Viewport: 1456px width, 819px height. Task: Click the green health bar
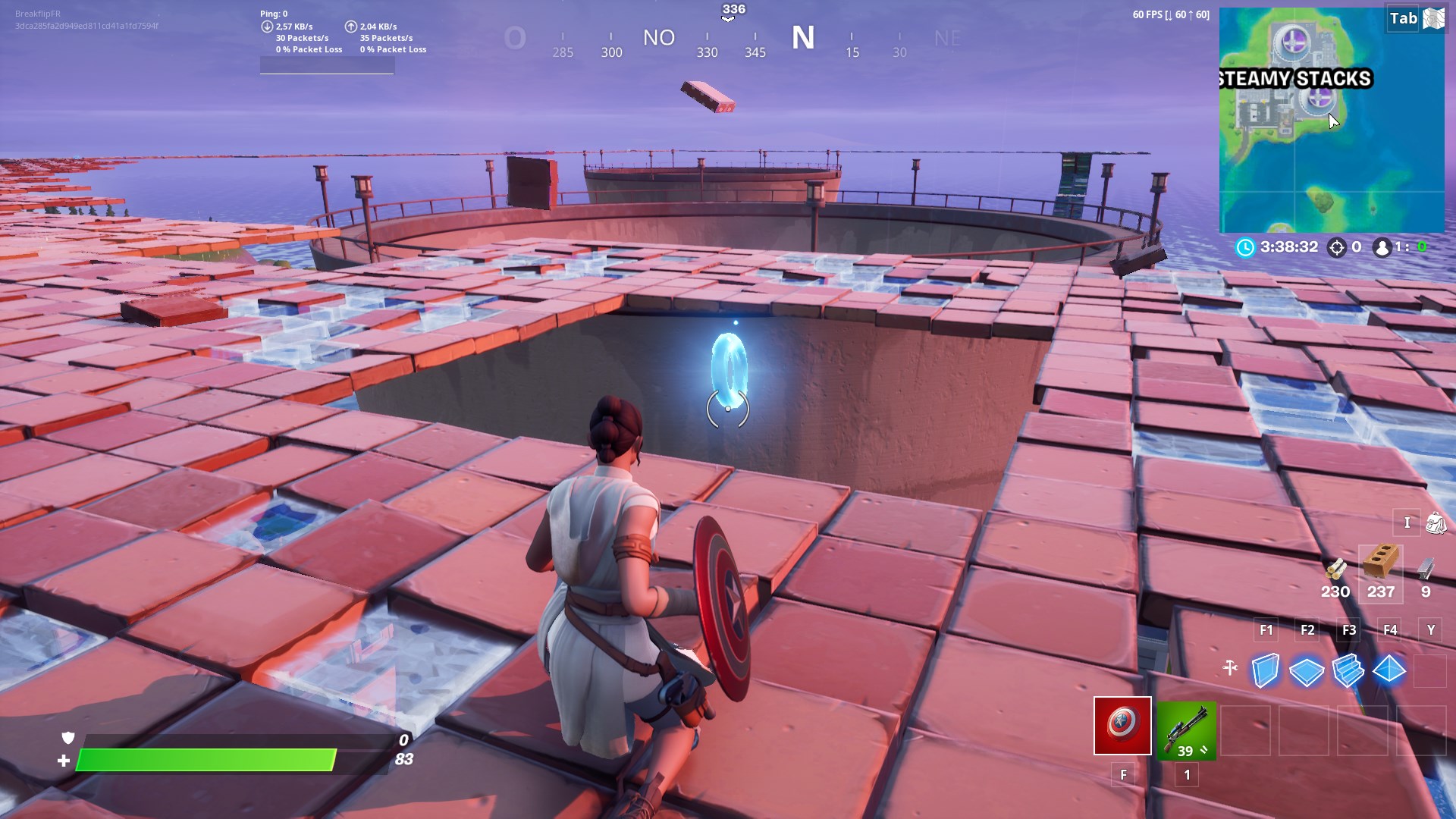[x=205, y=758]
